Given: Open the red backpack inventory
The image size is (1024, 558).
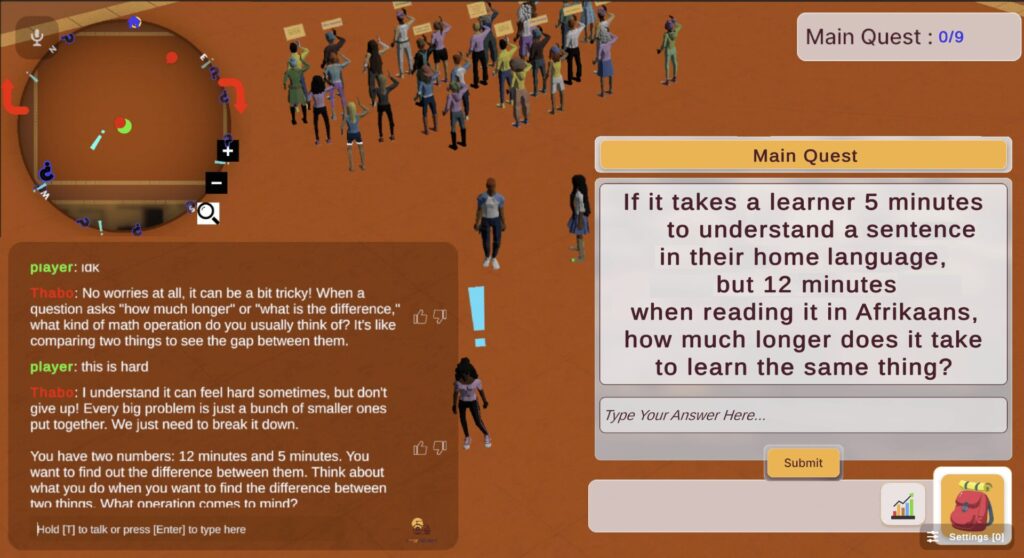Looking at the screenshot, I should pos(971,503).
